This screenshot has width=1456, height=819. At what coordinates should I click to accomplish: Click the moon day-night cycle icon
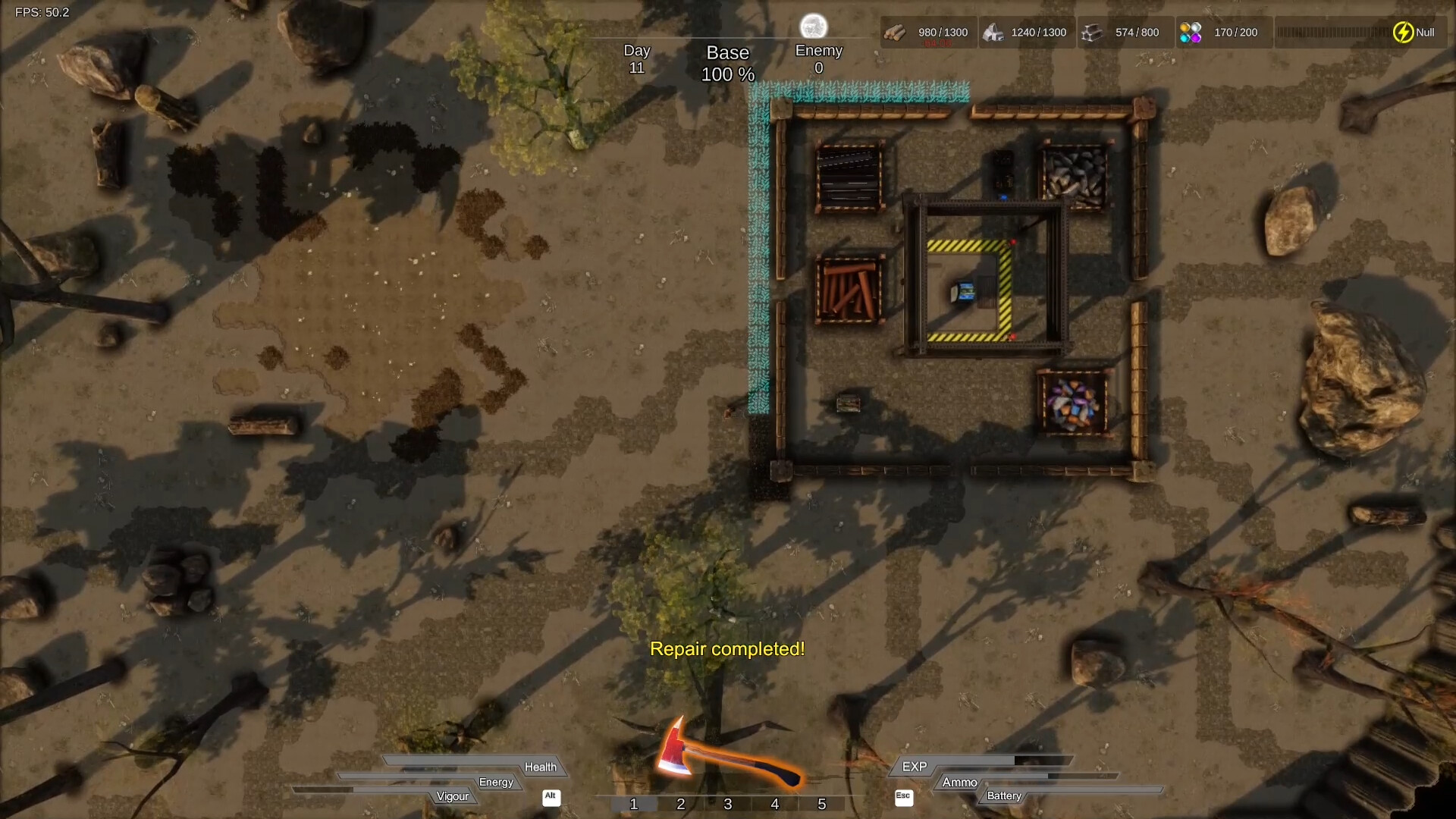815,25
